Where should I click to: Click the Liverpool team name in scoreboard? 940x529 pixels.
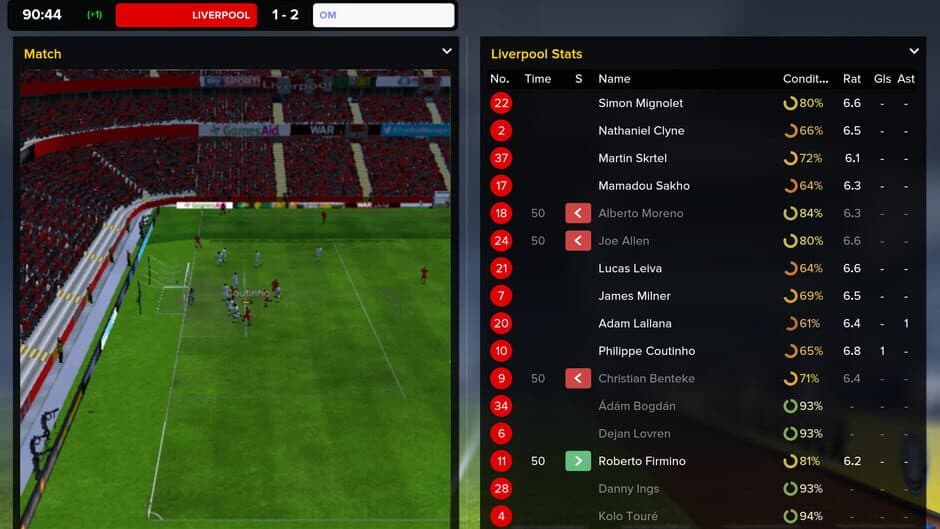220,15
